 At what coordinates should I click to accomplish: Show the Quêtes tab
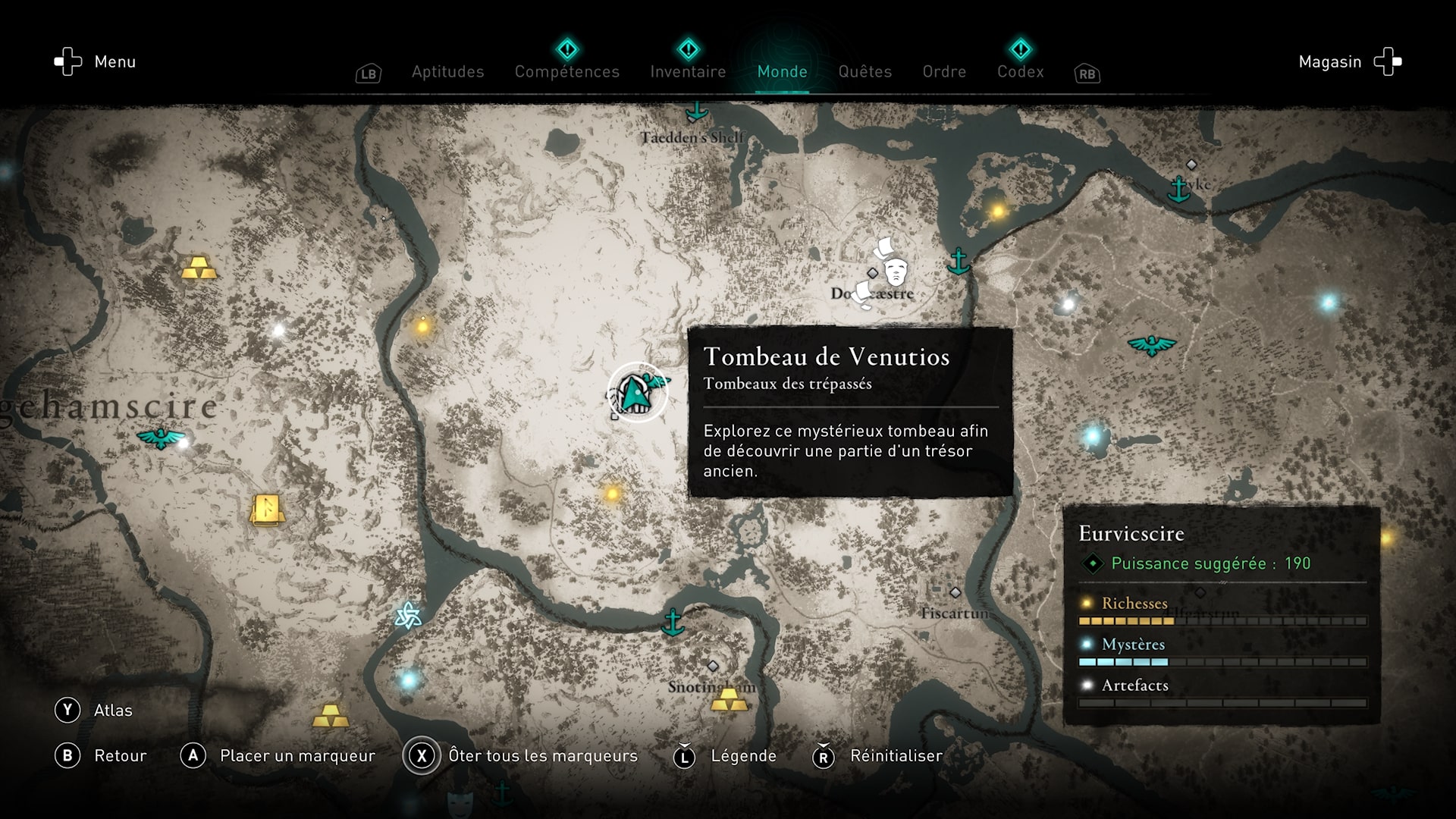click(x=864, y=71)
